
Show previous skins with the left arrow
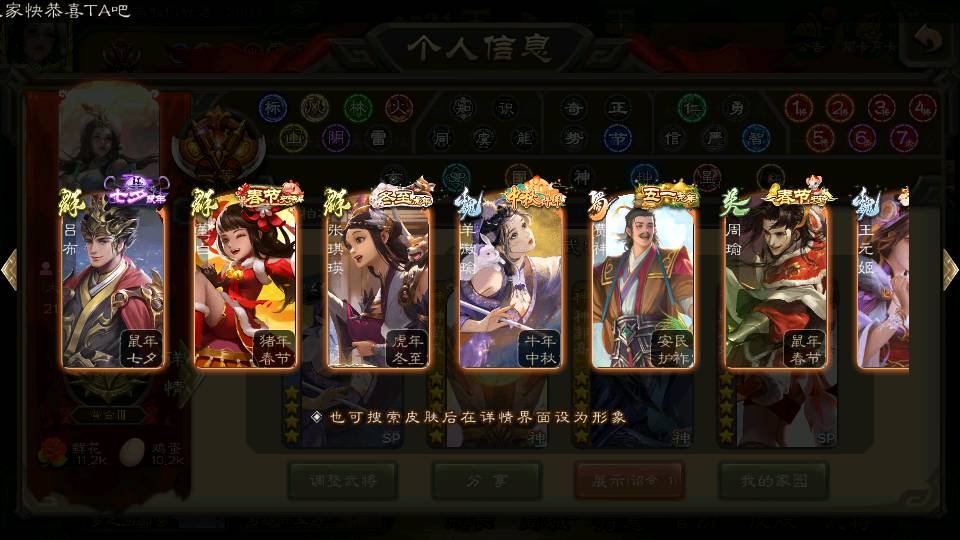pos(9,269)
